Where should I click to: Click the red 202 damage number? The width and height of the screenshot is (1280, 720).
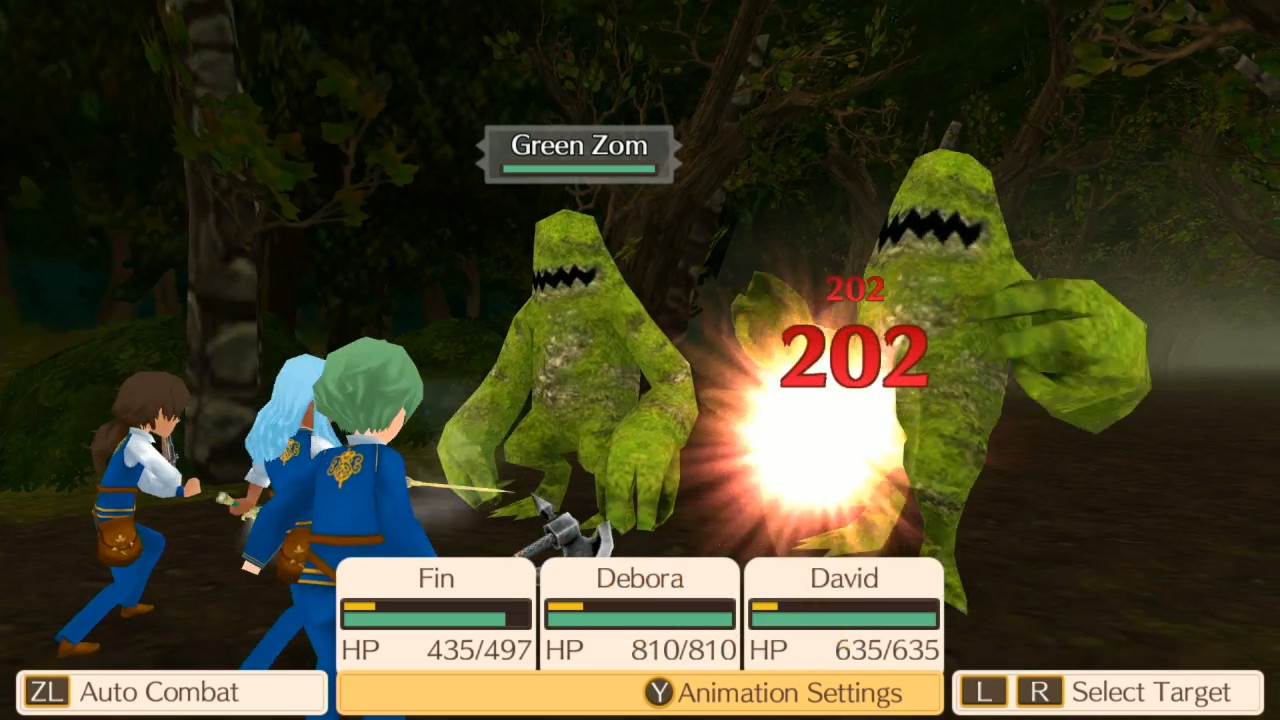pos(853,356)
